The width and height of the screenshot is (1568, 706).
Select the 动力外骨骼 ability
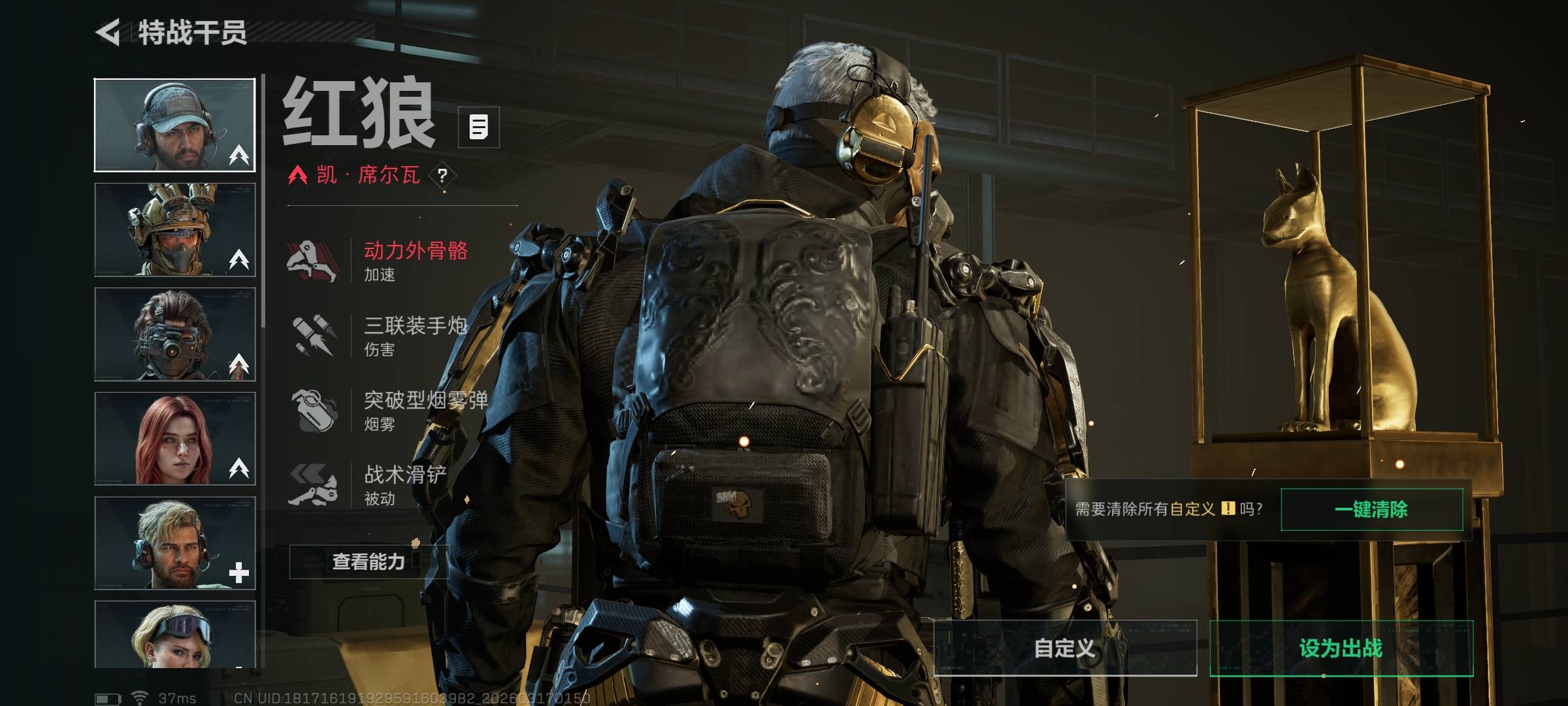[x=379, y=260]
